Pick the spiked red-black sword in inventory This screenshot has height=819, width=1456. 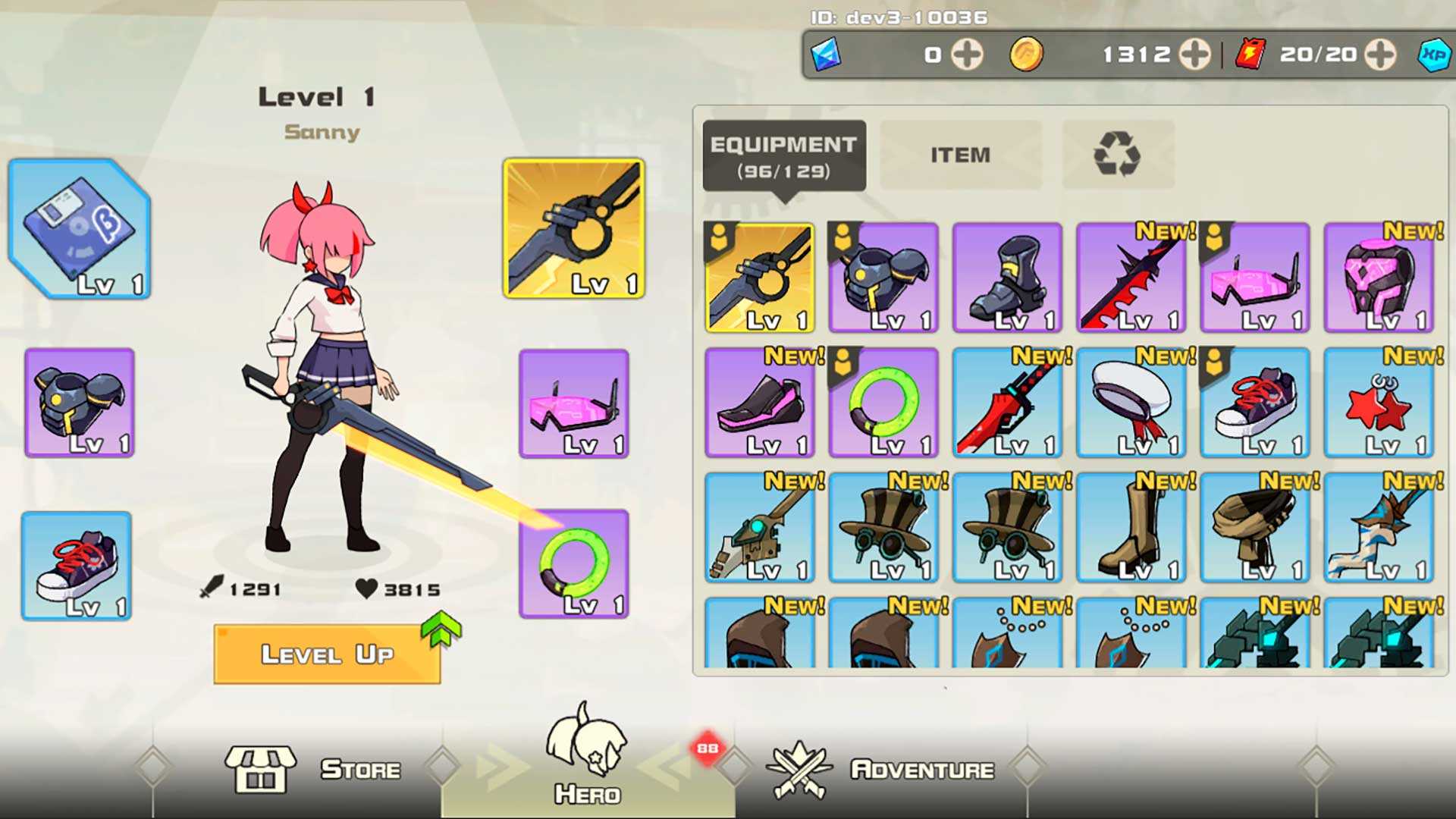pyautogui.click(x=1131, y=278)
